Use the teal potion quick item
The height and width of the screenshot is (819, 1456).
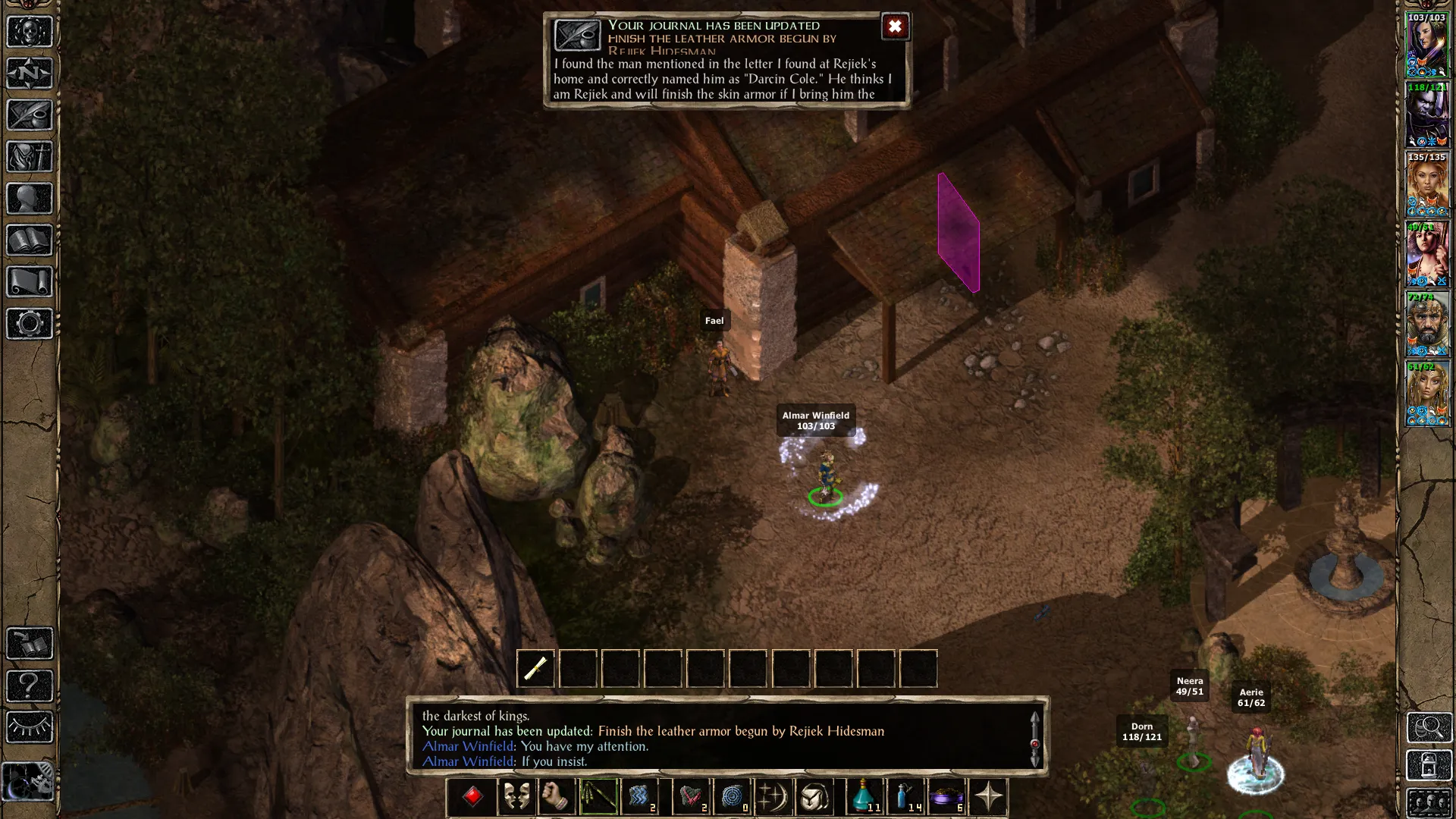pos(864,797)
